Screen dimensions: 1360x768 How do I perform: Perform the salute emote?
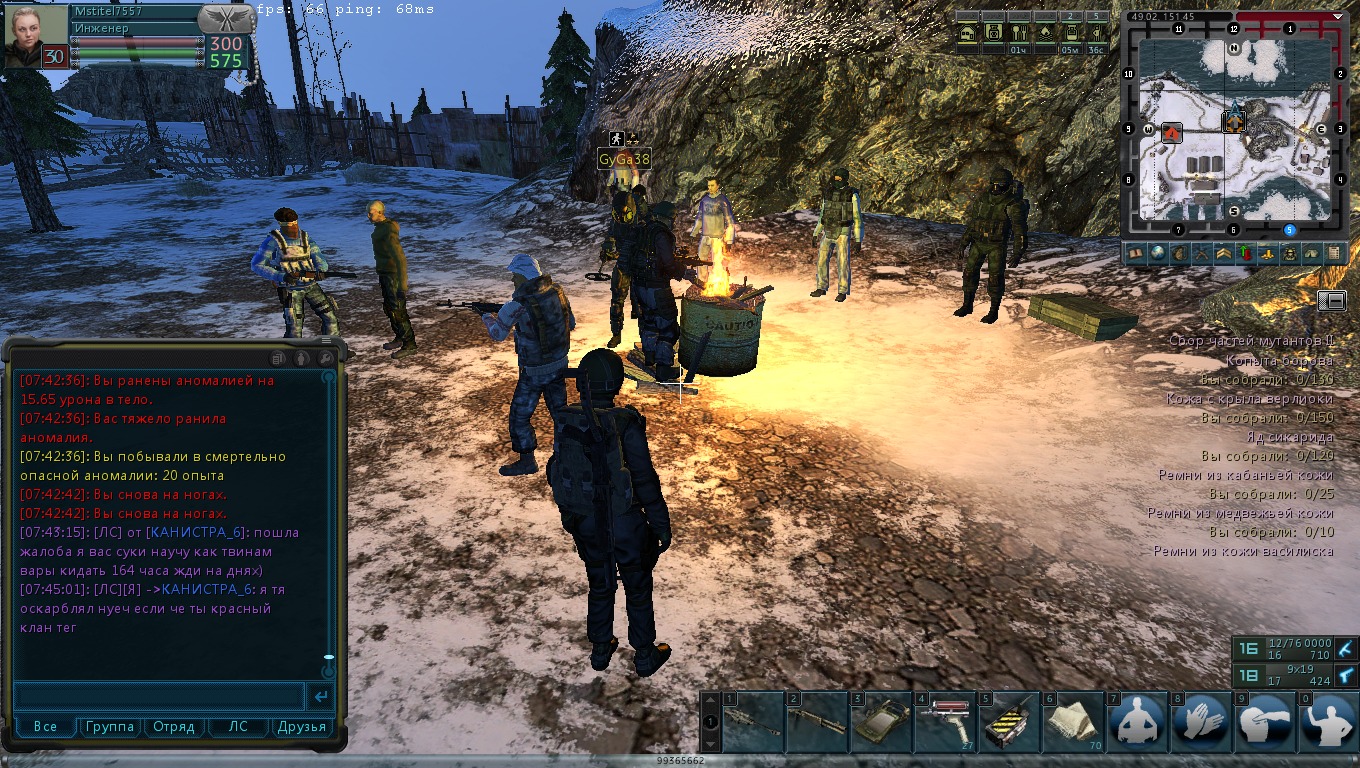pos(1264,722)
